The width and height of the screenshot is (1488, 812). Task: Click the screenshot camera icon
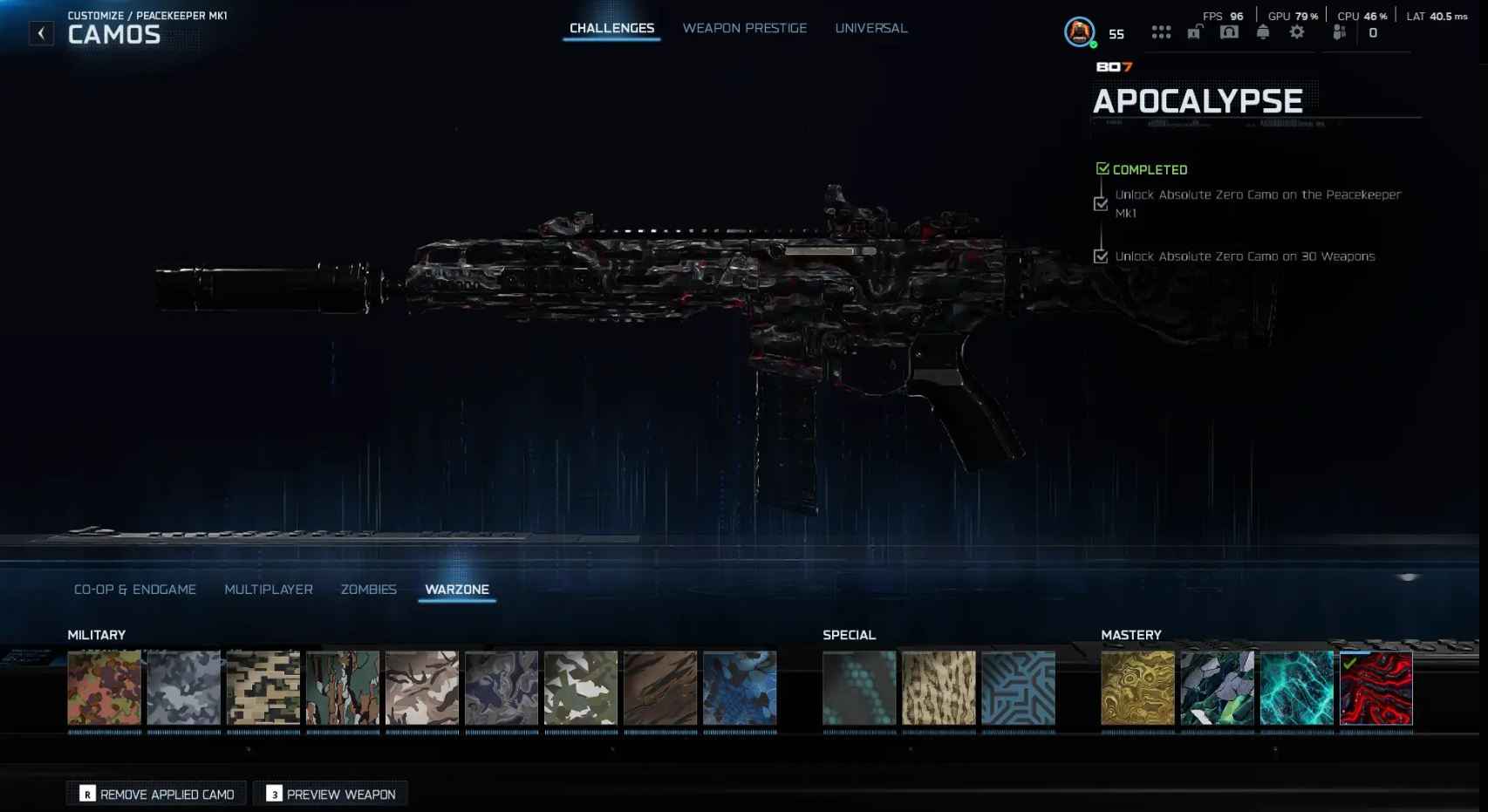tap(1228, 32)
